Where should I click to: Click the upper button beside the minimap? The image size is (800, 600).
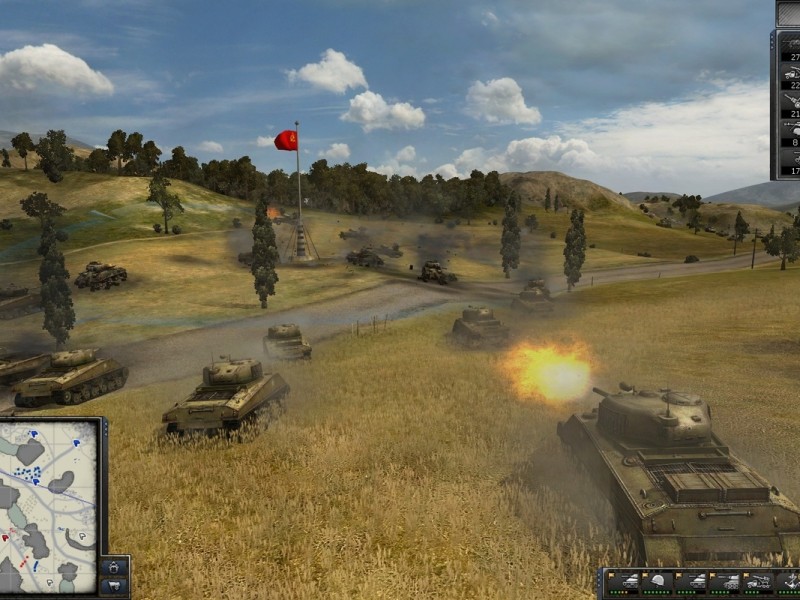point(114,567)
